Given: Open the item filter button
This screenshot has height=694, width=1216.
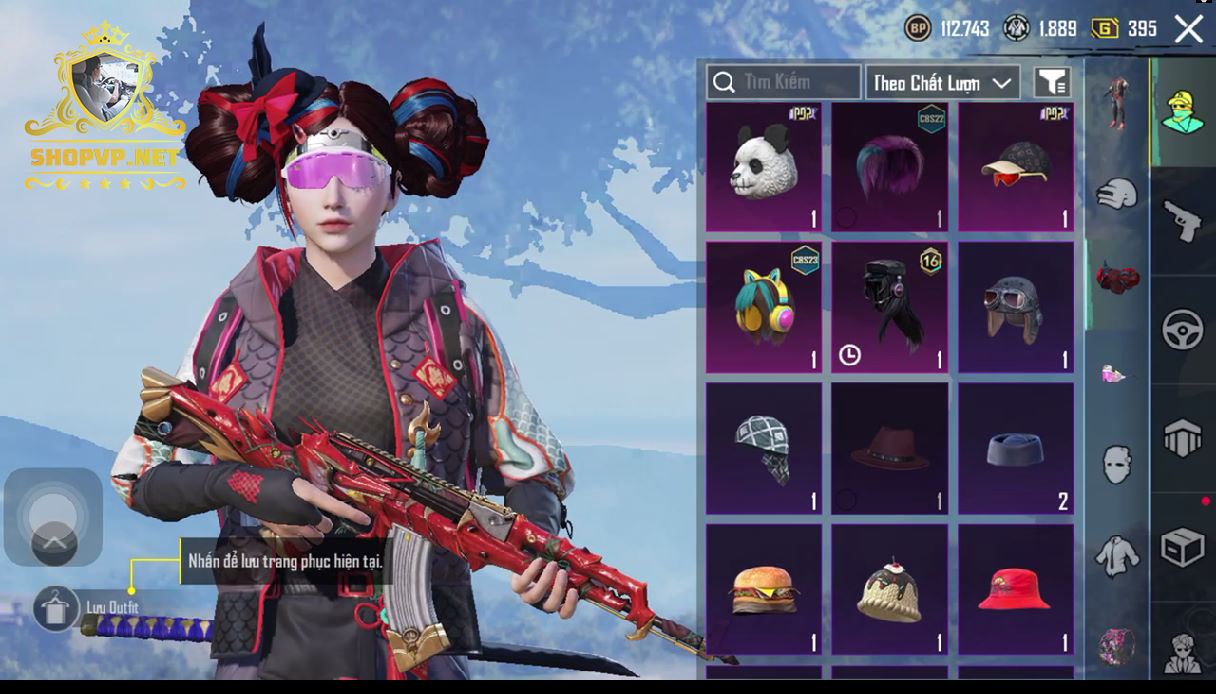Looking at the screenshot, I should [x=1052, y=83].
